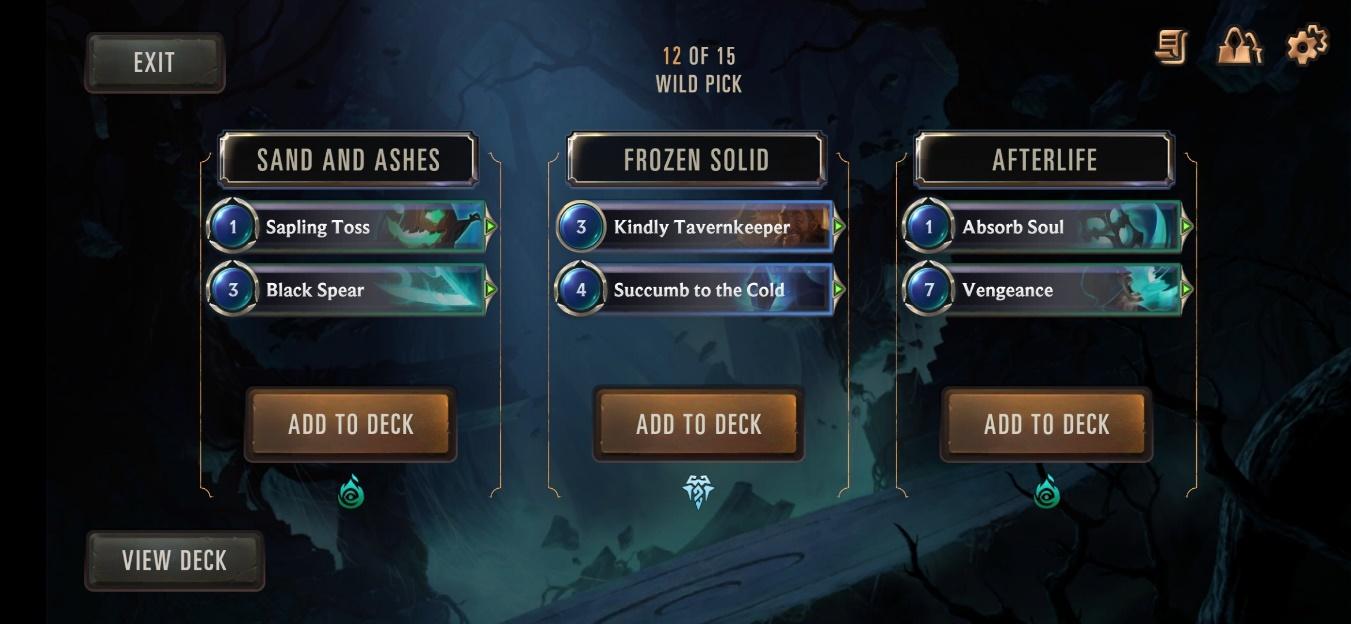
Task: Inspect the Sapling Toss card
Action: click(x=350, y=227)
